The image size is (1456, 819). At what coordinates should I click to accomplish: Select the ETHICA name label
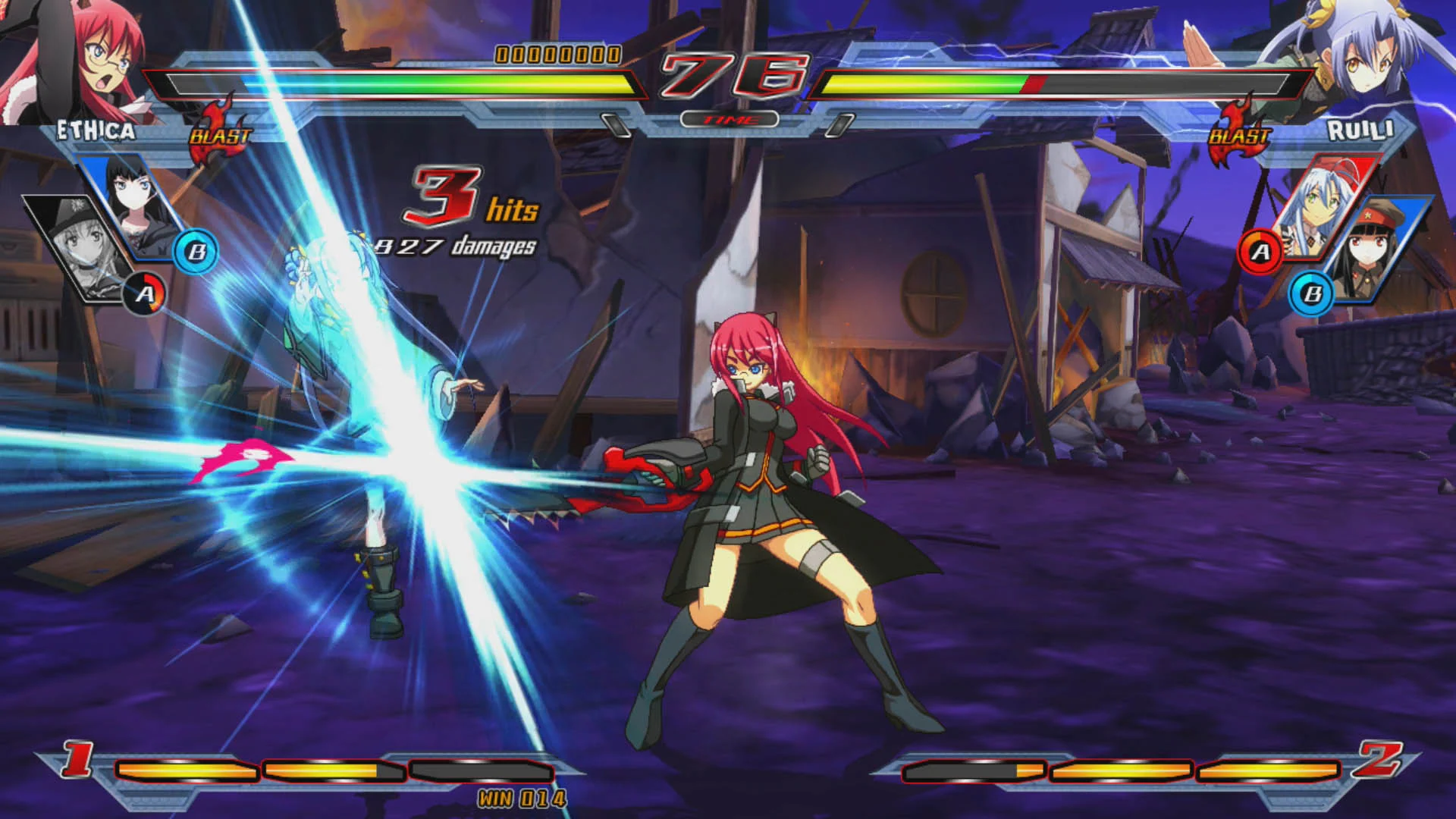[97, 131]
